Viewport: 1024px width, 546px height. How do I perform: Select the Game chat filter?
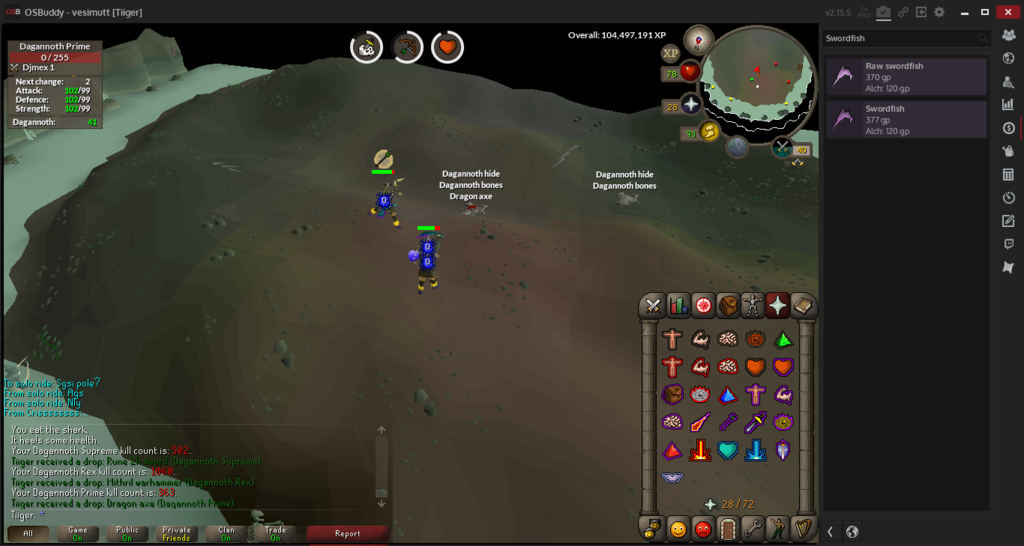[78, 533]
